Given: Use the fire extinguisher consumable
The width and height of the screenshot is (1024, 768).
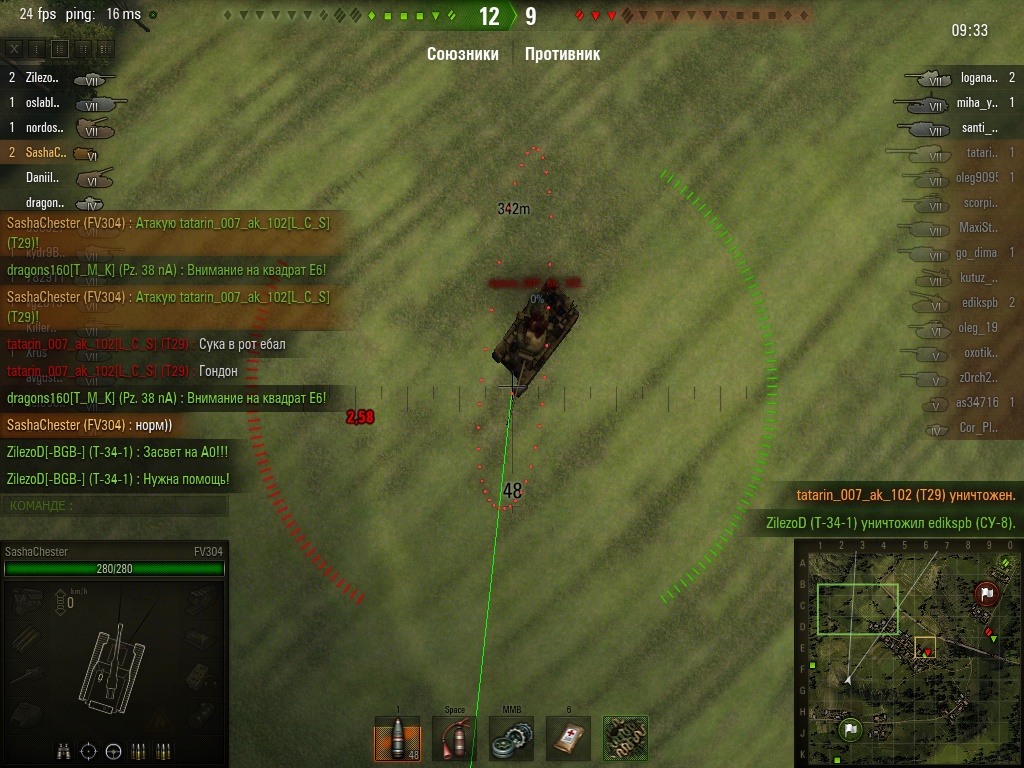Looking at the screenshot, I should [454, 739].
